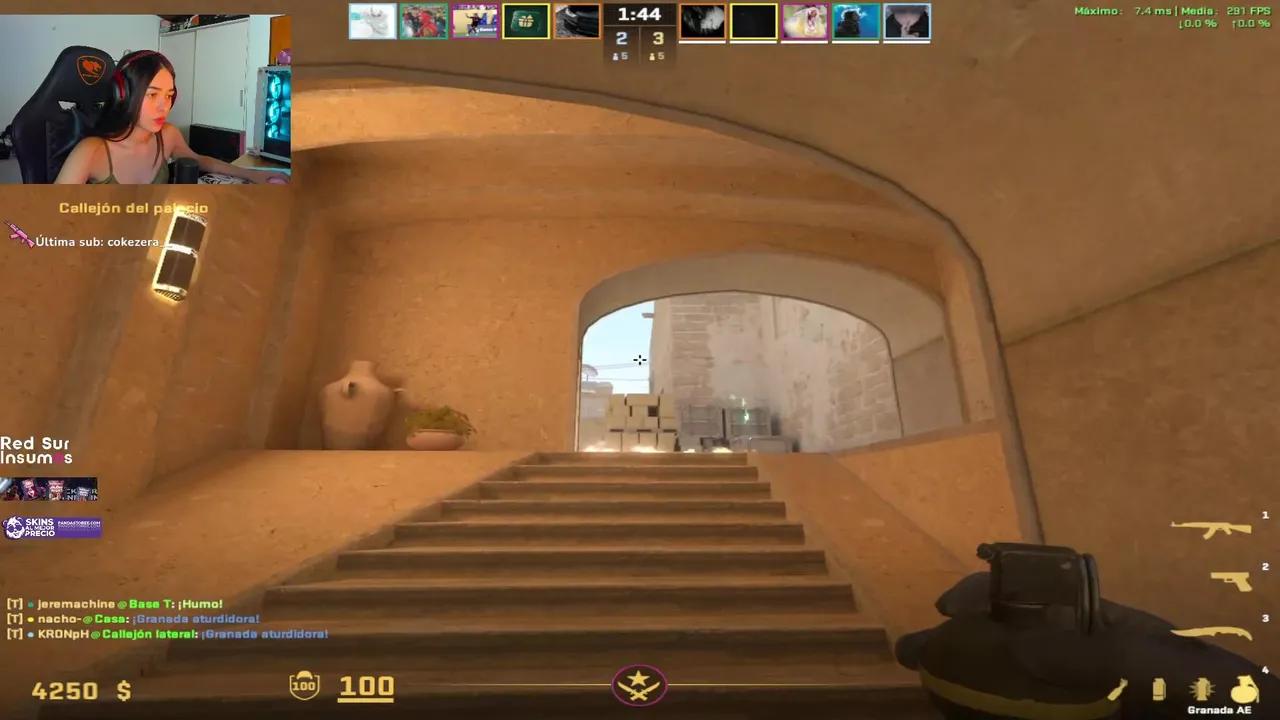Click the armor shield icon showing 100

pos(304,685)
